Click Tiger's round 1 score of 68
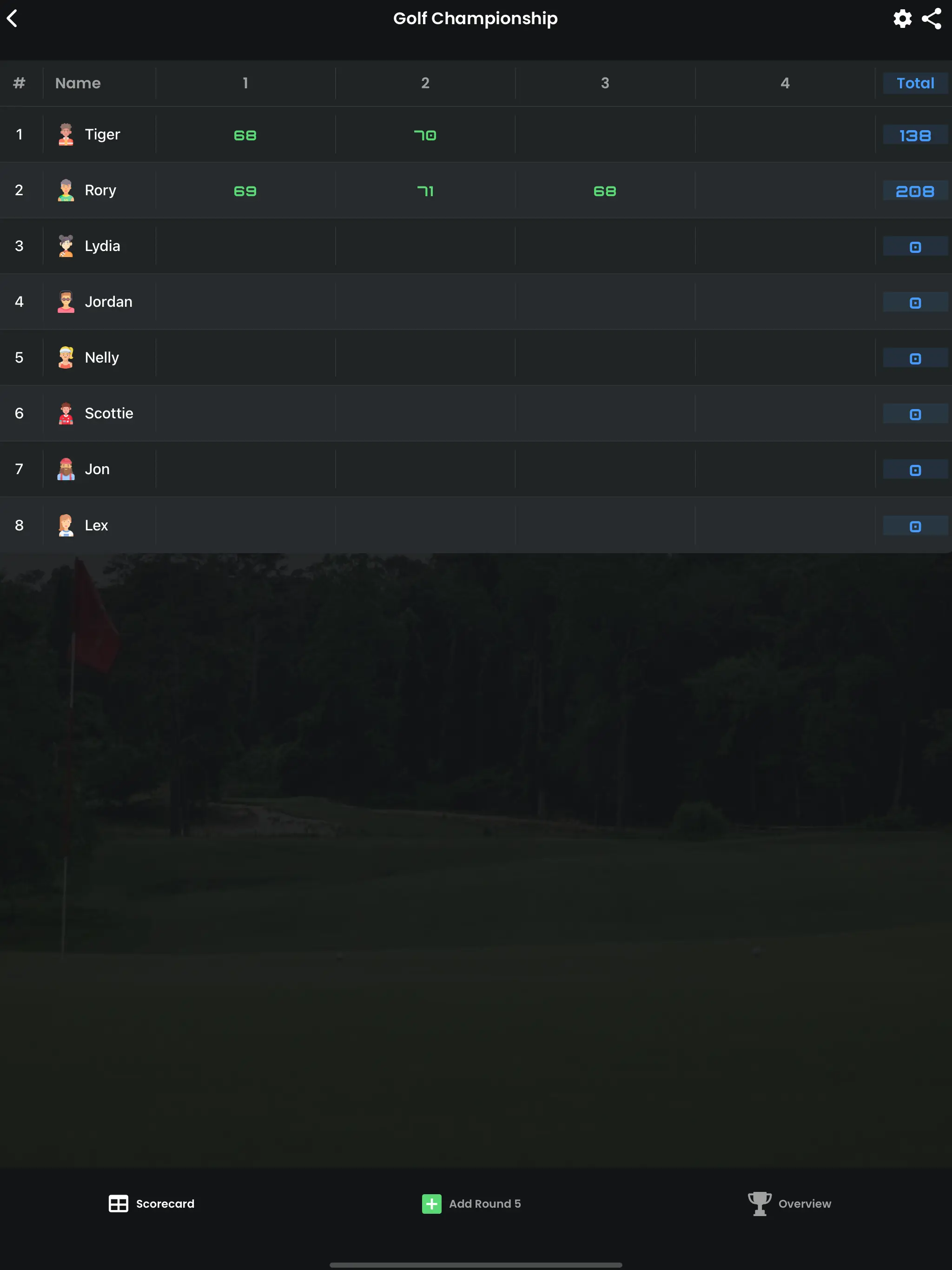The width and height of the screenshot is (952, 1270). click(245, 135)
